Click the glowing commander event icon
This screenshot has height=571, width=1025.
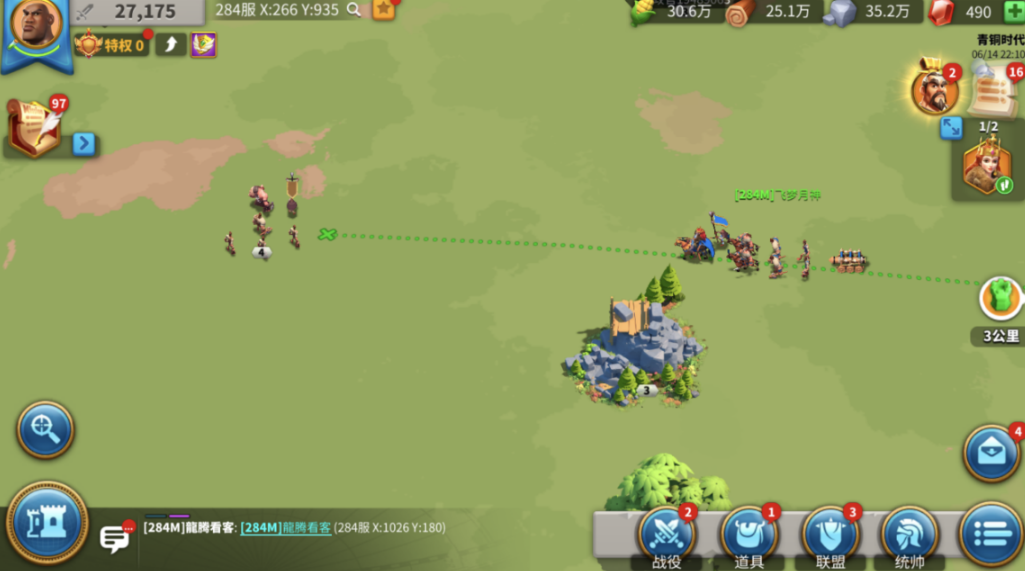pos(935,91)
